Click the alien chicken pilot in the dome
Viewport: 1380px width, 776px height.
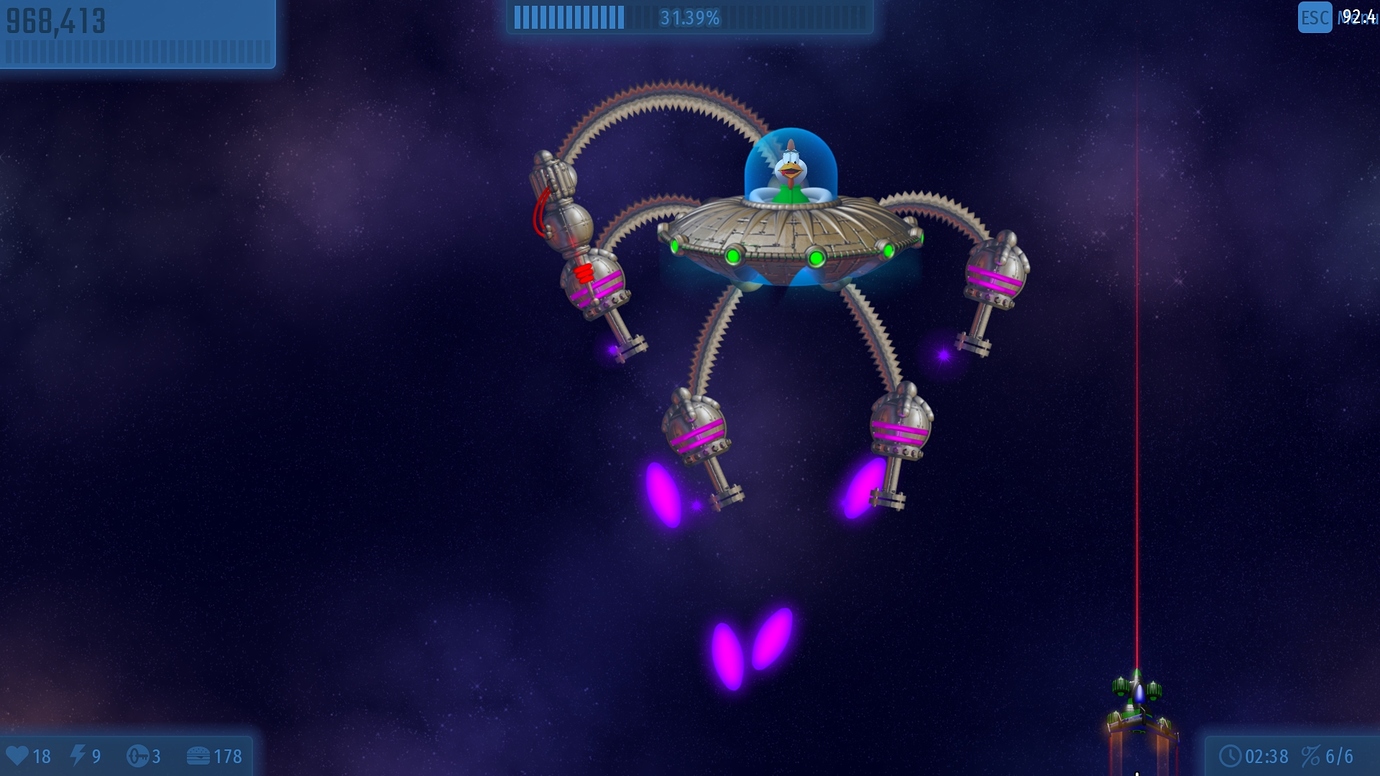click(x=791, y=168)
